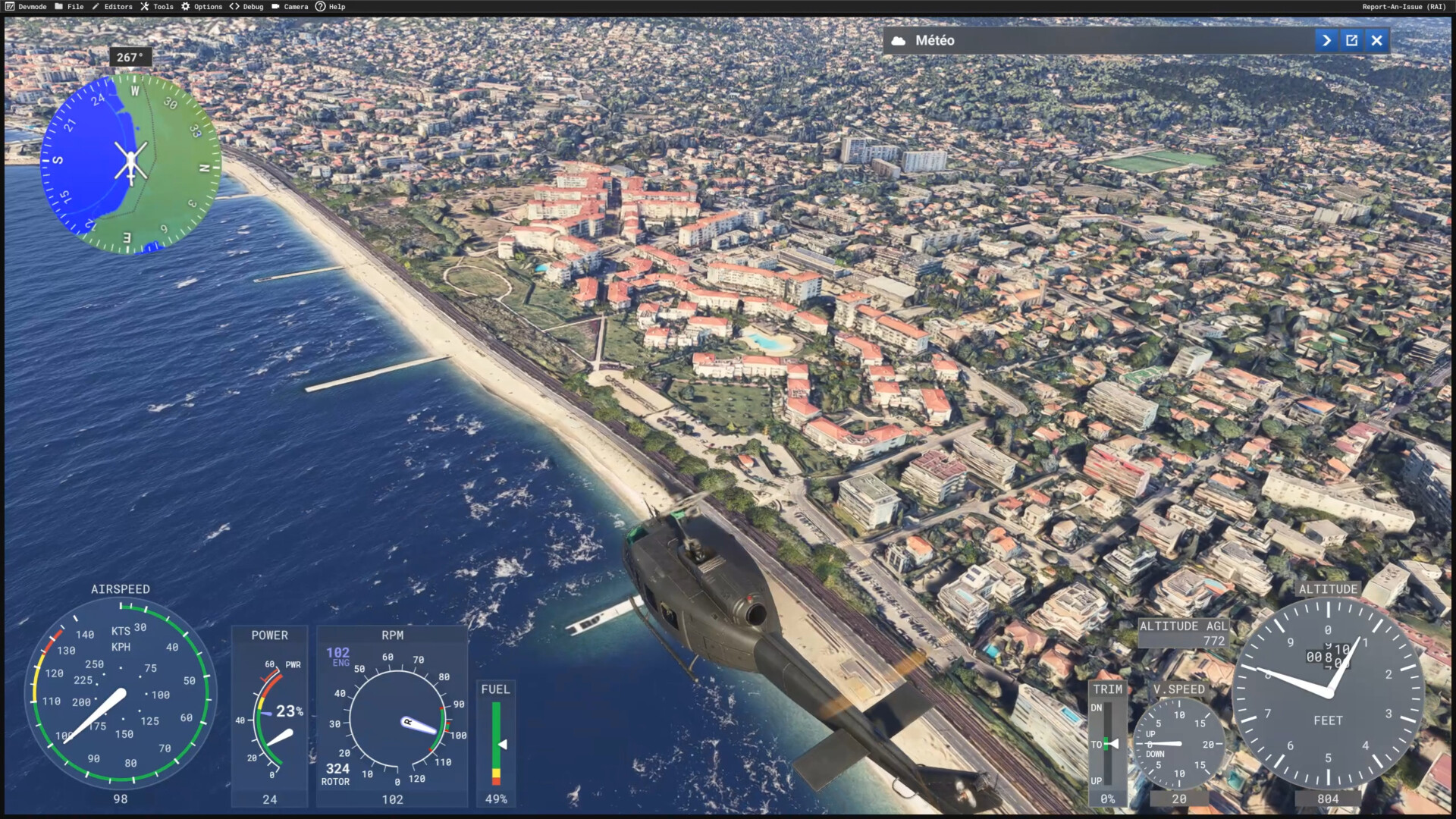Open the Editors menu
This screenshot has width=1456, height=819.
(112, 7)
